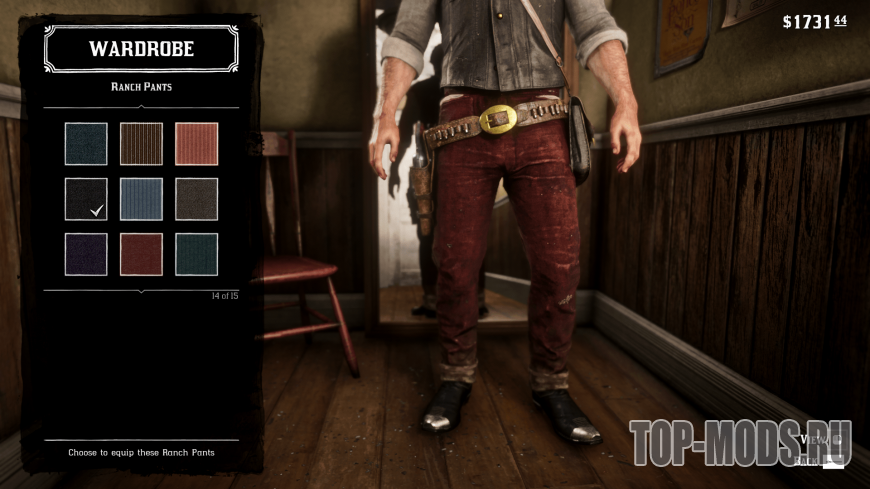Choose the dark purple pants swatch
Screen dimensions: 870x489
tap(86, 254)
